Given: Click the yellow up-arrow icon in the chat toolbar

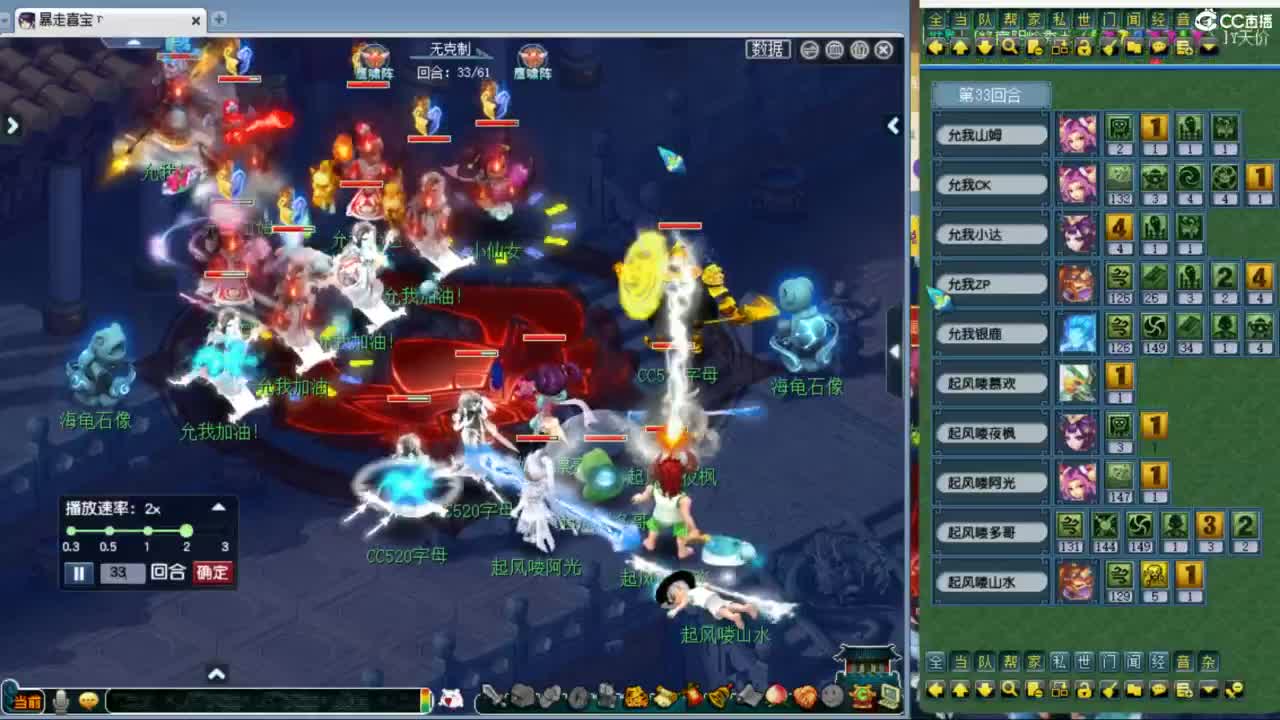Looking at the screenshot, I should click(960, 690).
